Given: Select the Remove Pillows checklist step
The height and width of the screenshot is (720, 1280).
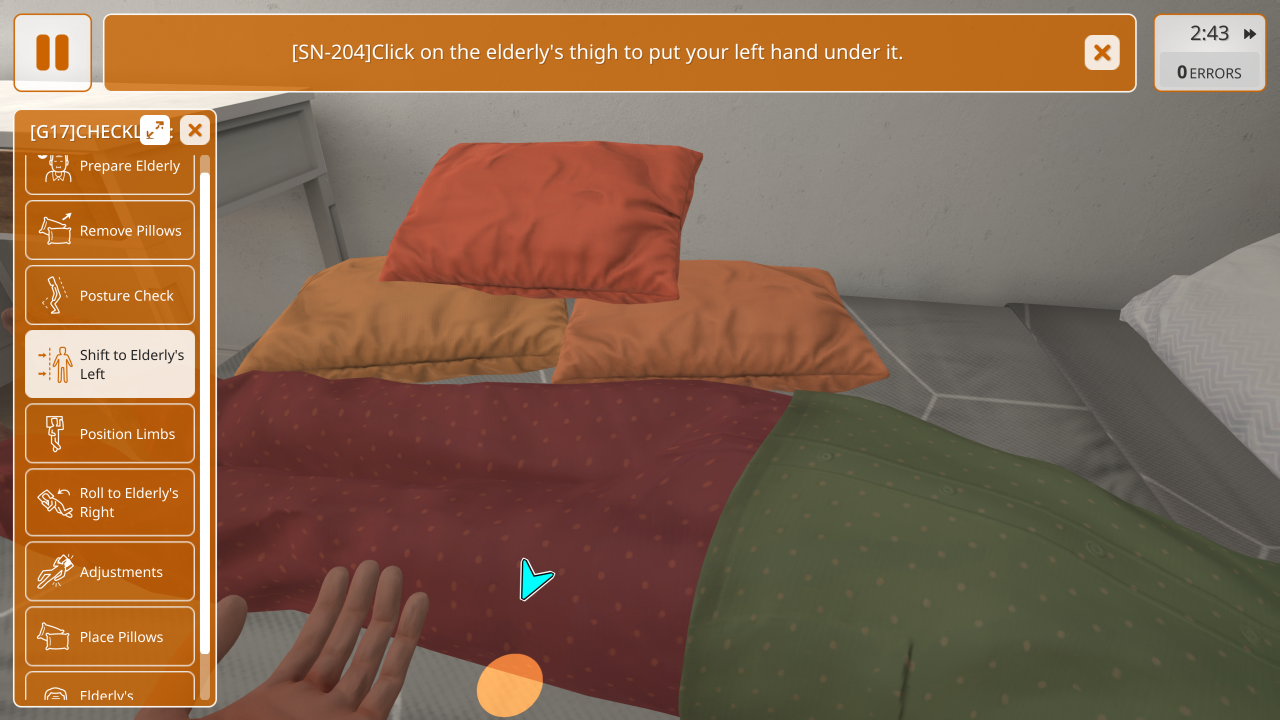Looking at the screenshot, I should click(110, 230).
